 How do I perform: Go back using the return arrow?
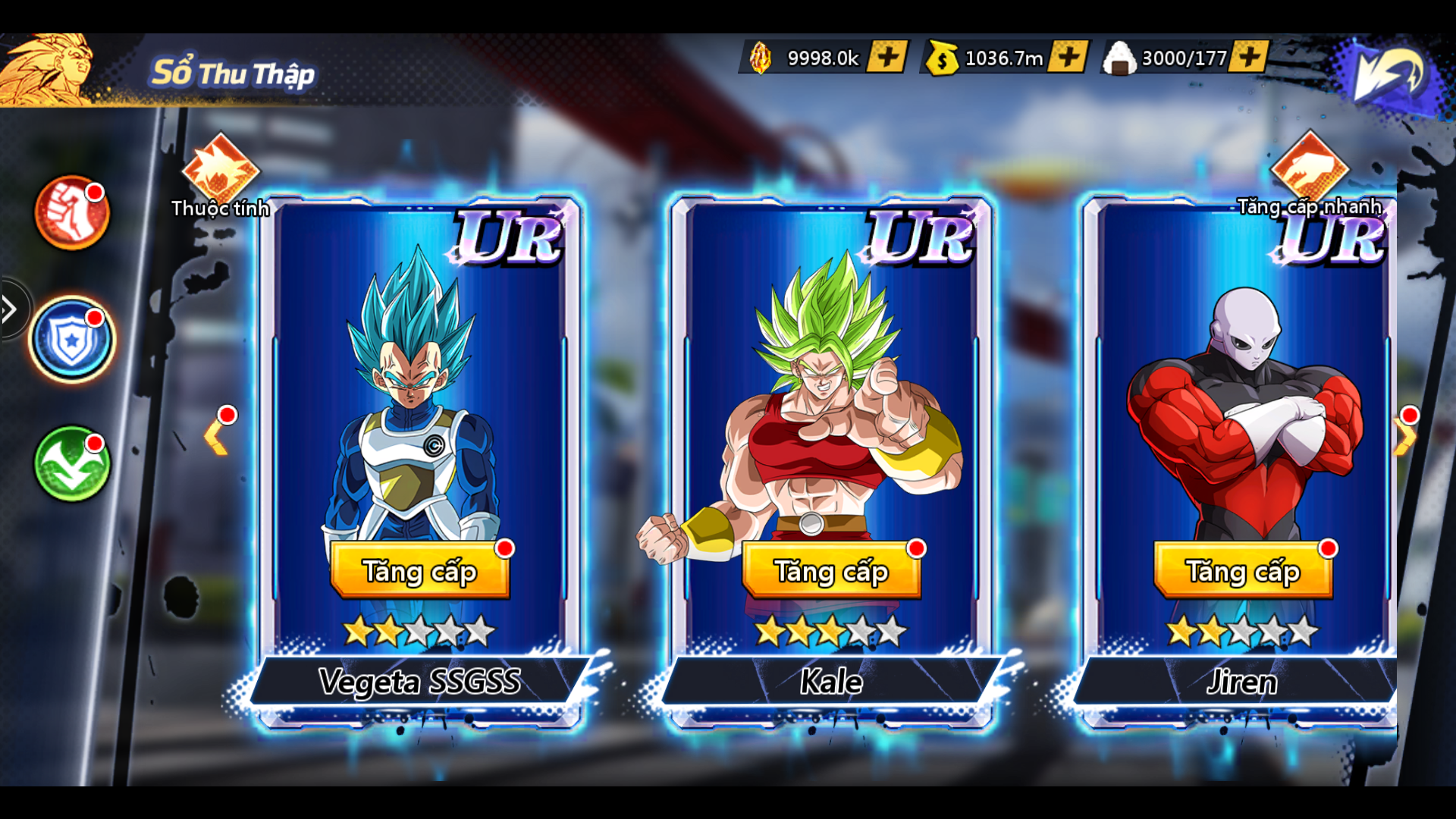click(1391, 73)
